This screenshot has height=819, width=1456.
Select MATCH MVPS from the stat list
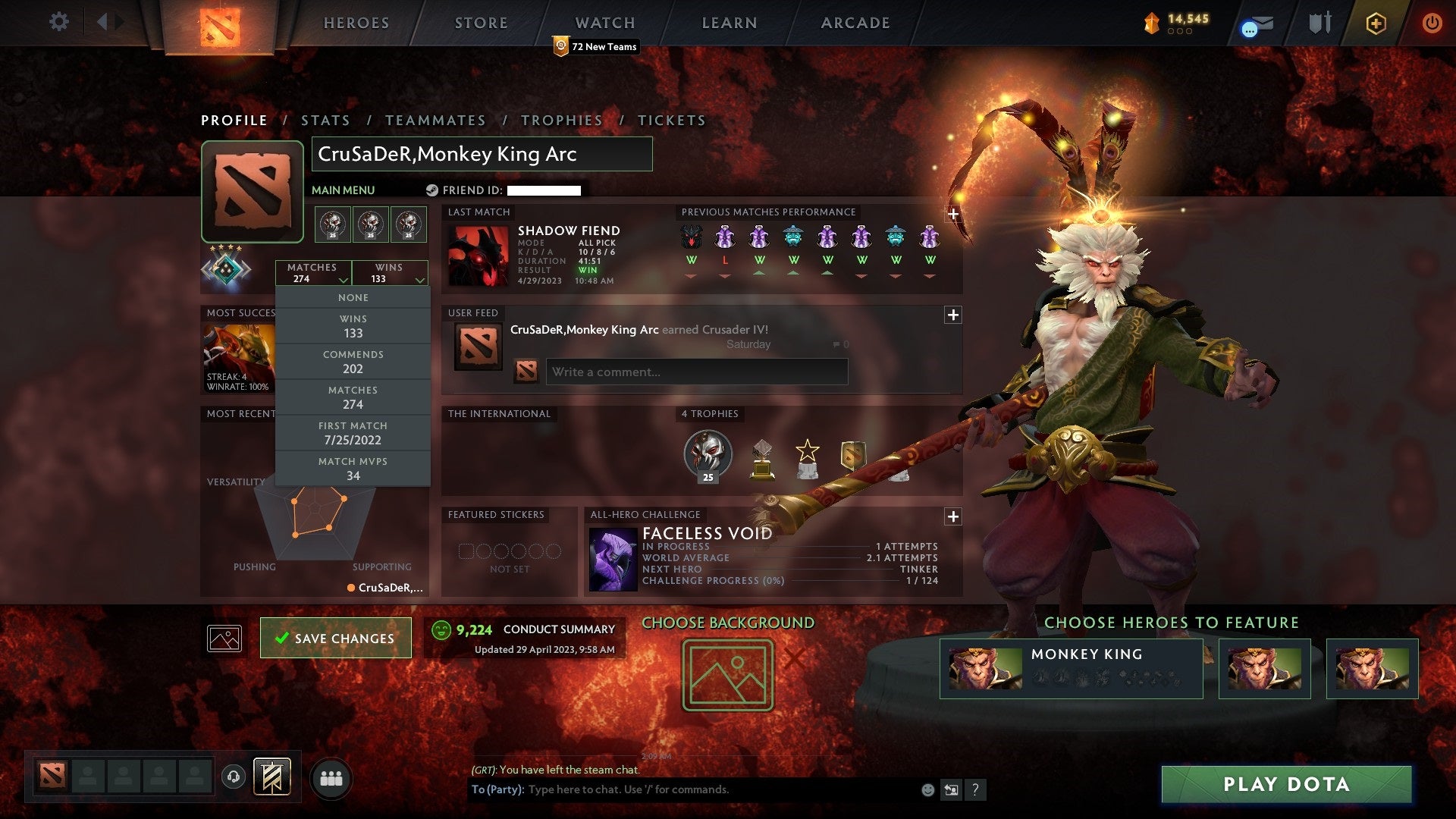(x=353, y=468)
